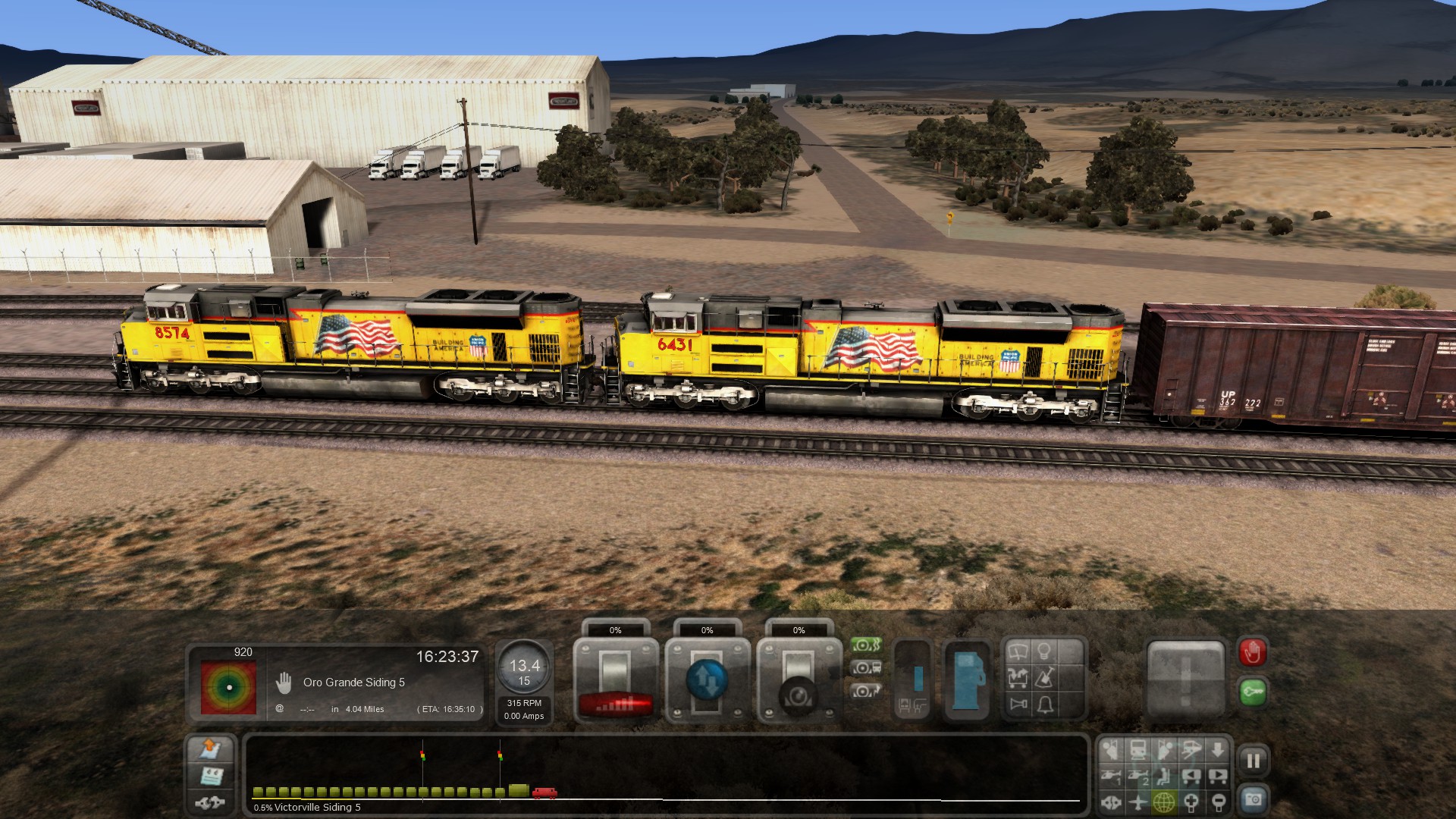Select helicopter camera view 2
The height and width of the screenshot is (819, 1456).
point(1137,776)
